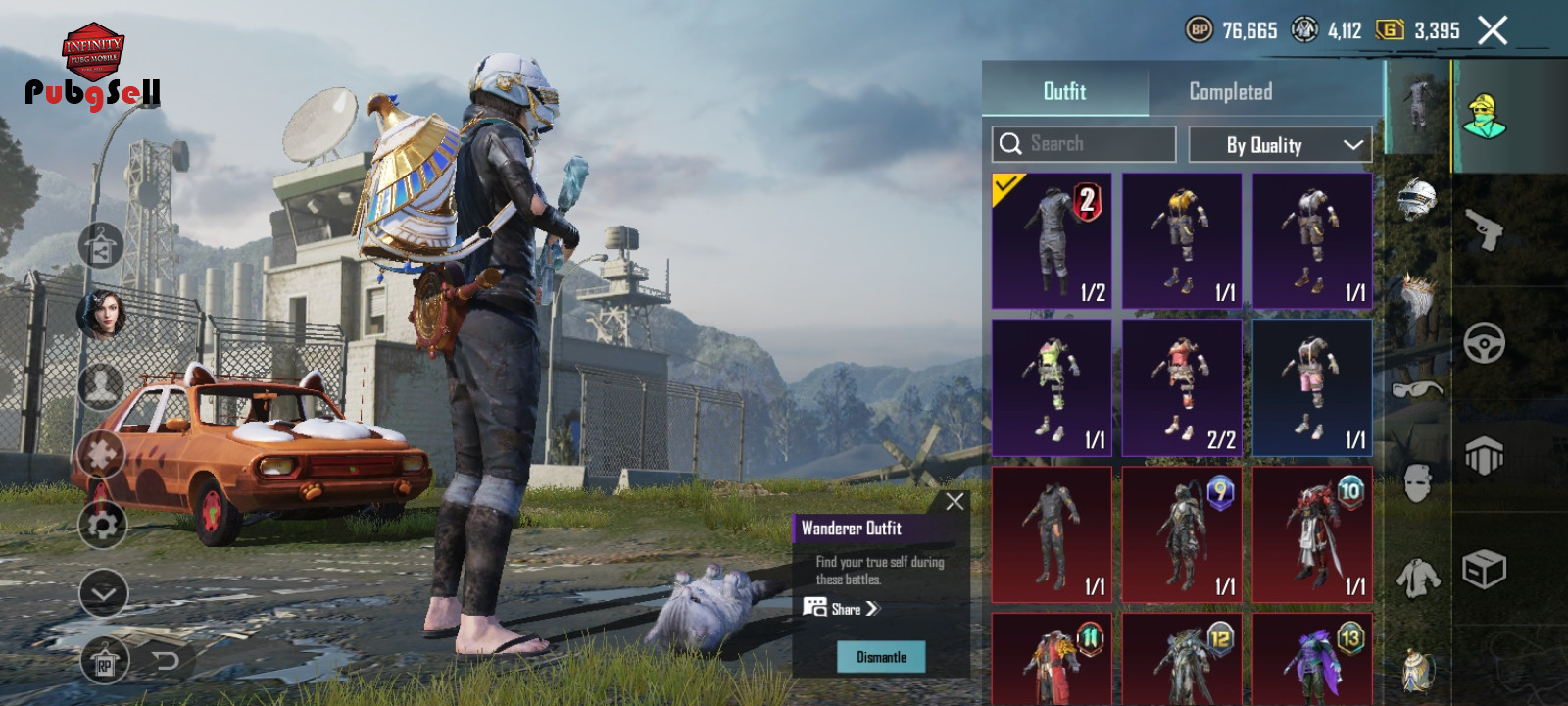Dismantle the Wanderer Outfit
Screen dimensions: 1568x706
[881, 657]
